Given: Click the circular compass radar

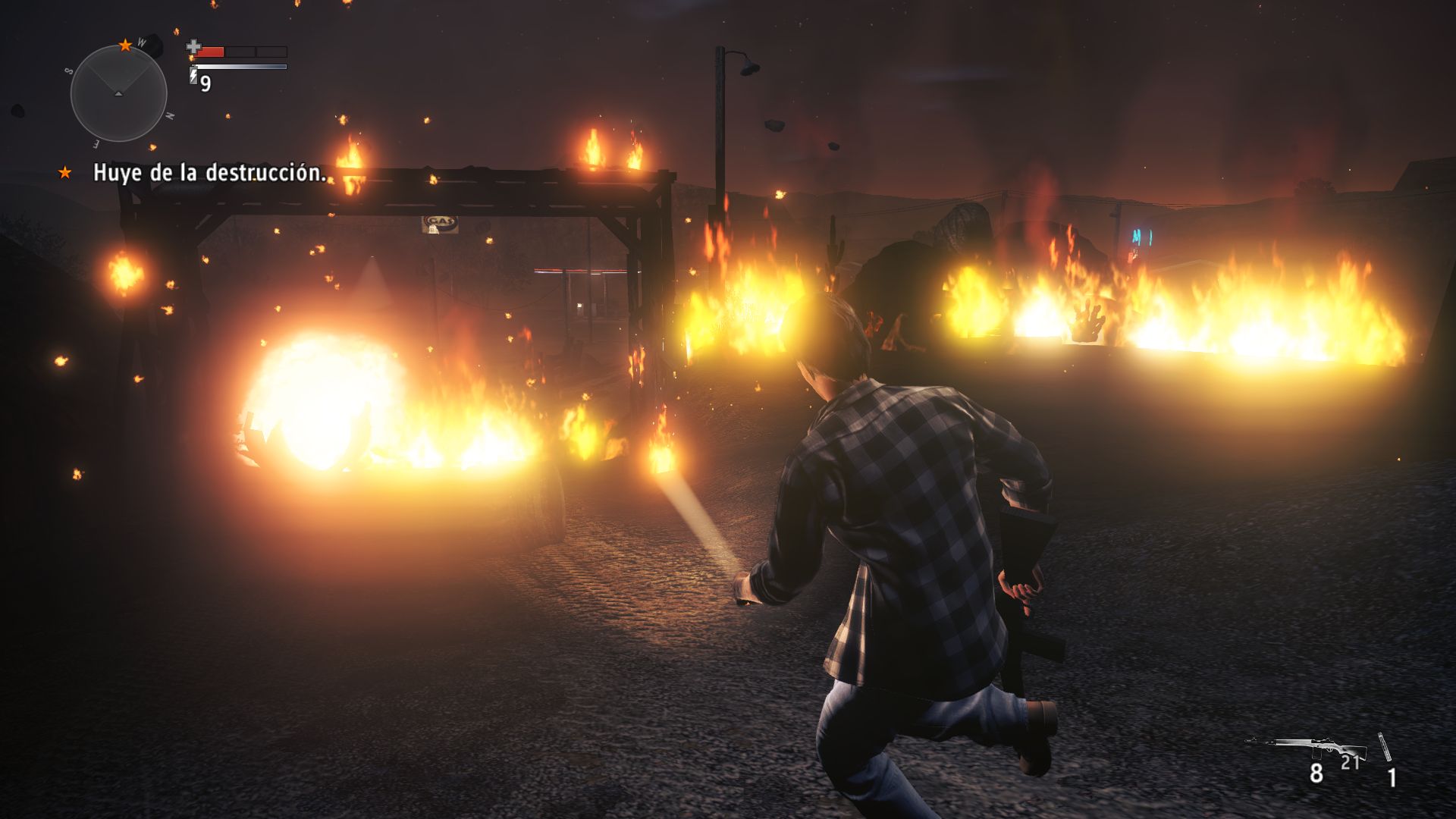Looking at the screenshot, I should tap(118, 93).
